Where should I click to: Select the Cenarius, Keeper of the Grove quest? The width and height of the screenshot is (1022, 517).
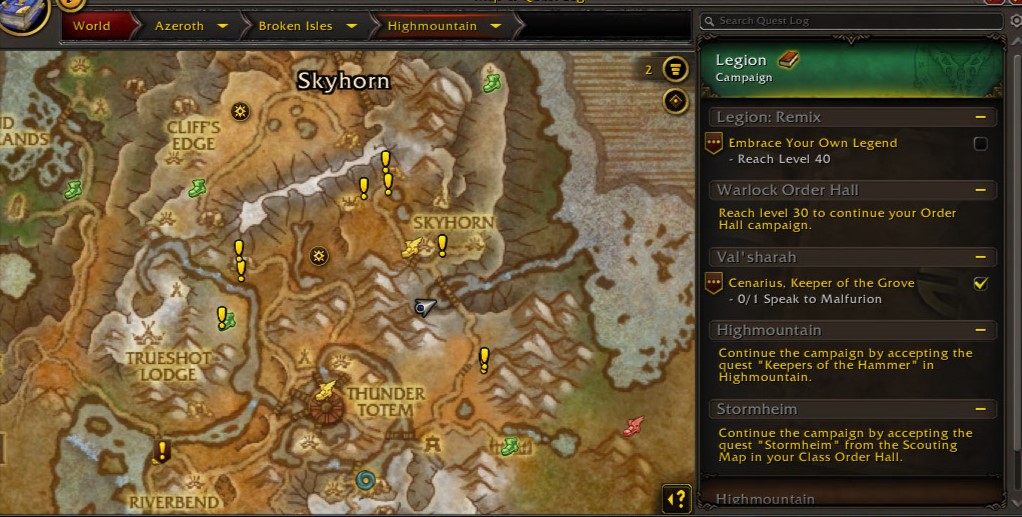pyautogui.click(x=820, y=283)
